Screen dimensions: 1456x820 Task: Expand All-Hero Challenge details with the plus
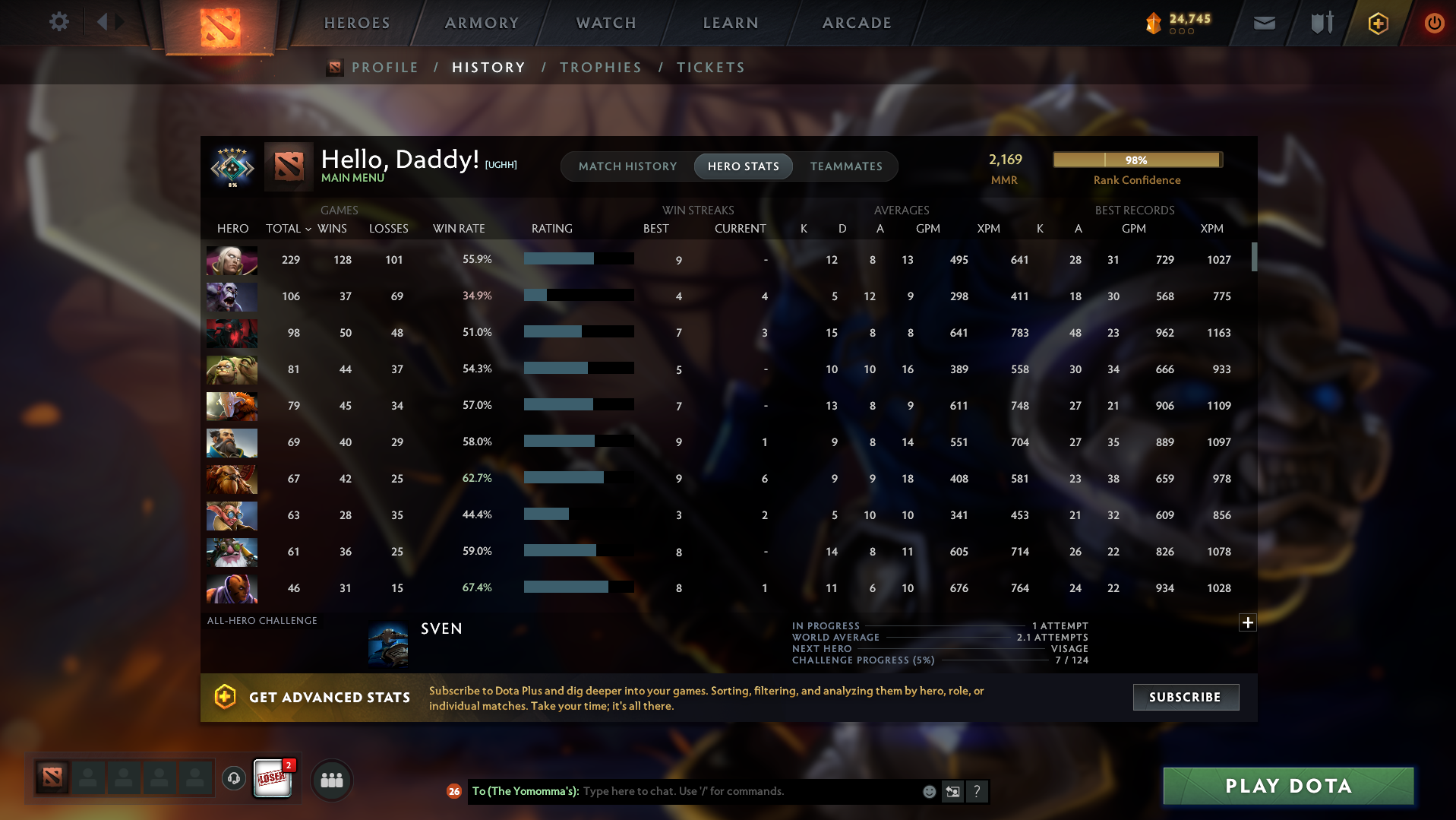coord(1246,622)
